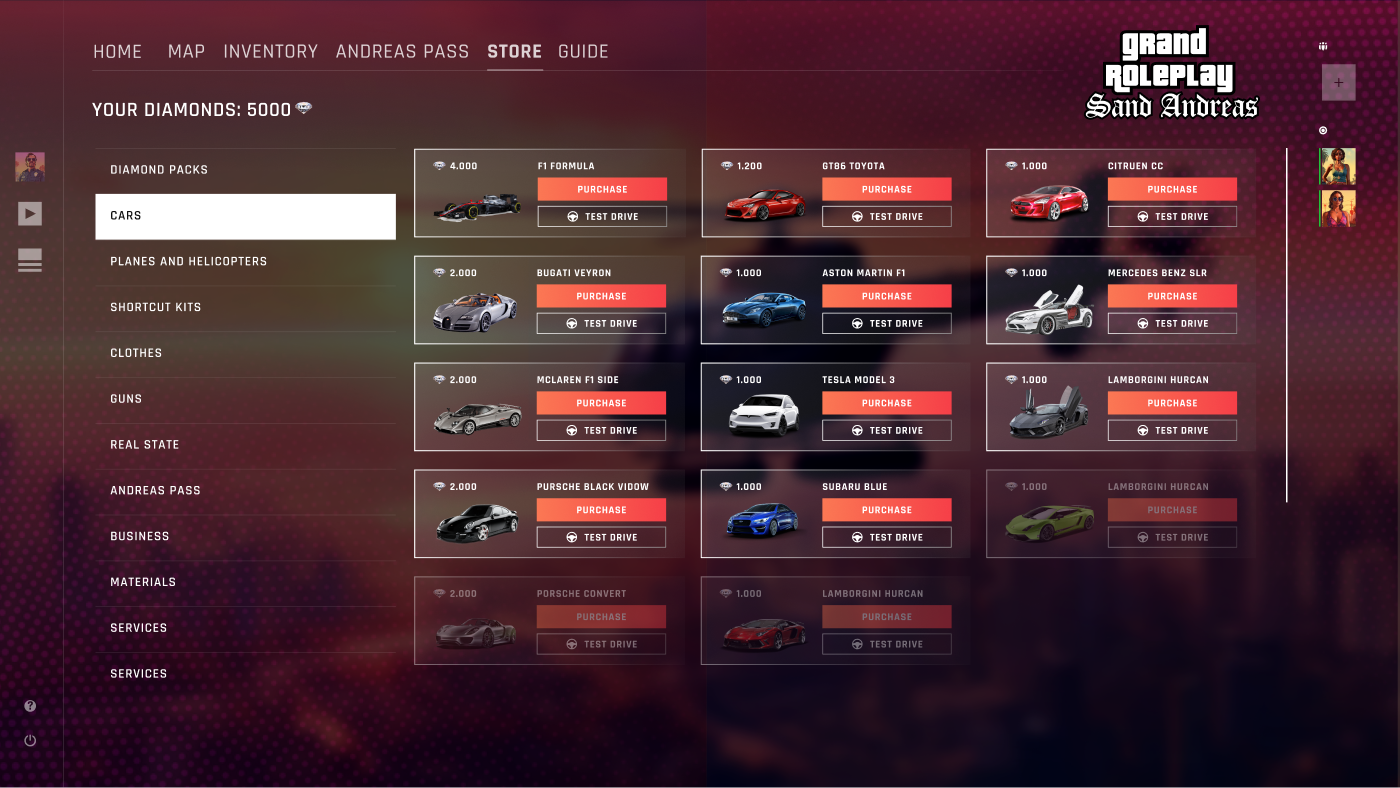Select the GUIDE tab
1400x788 pixels.
(x=583, y=51)
